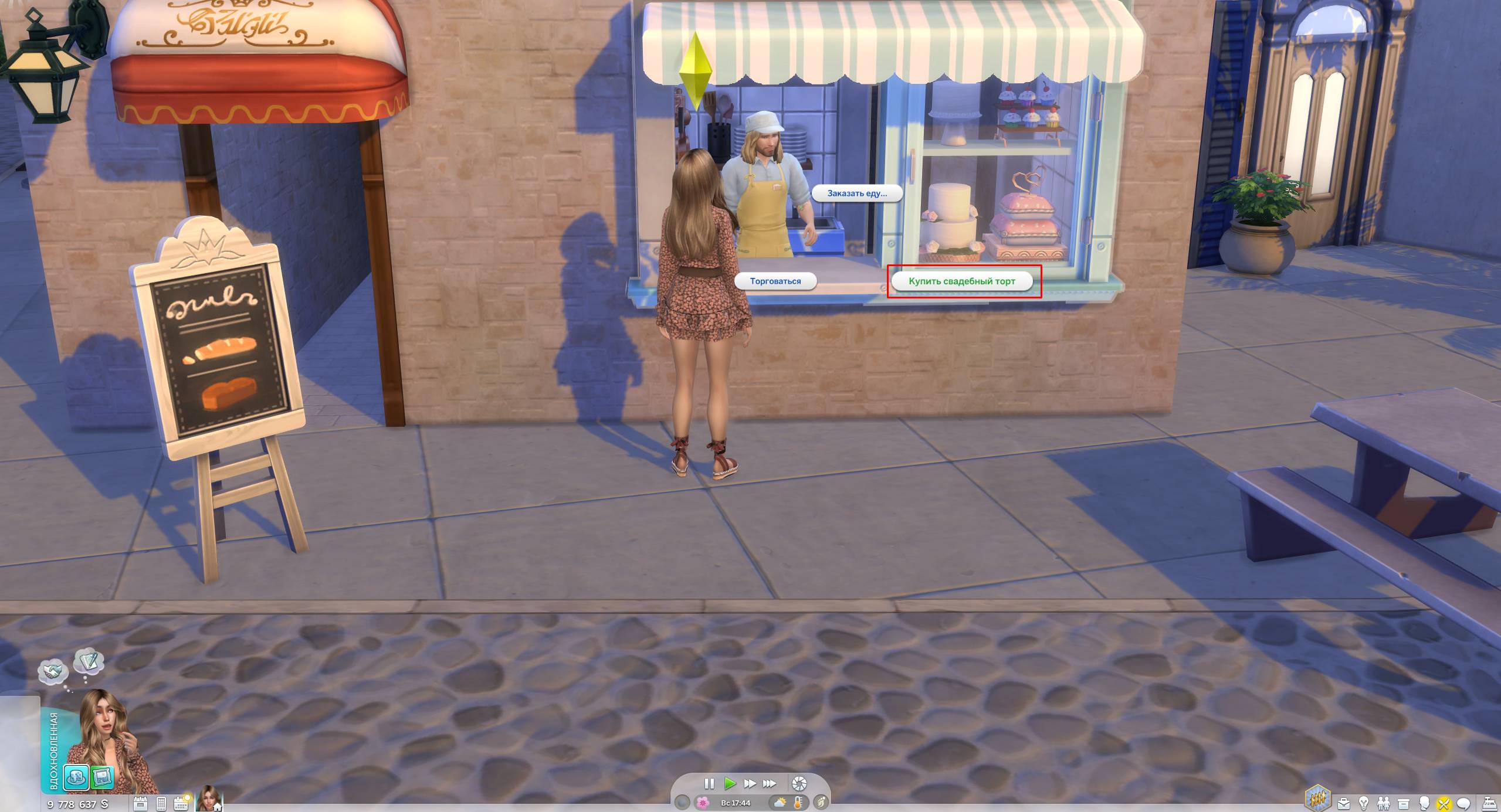Open the phone icon
1501x812 pixels.
[x=161, y=803]
